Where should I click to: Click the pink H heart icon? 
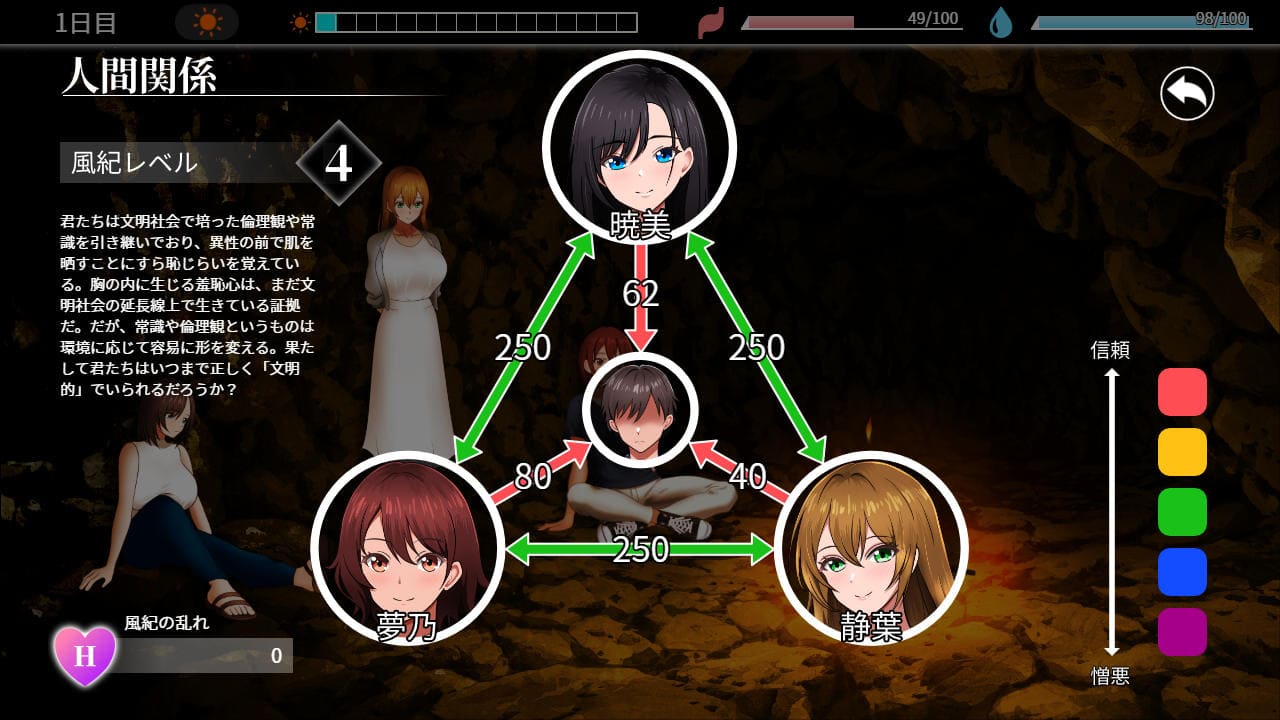point(85,656)
